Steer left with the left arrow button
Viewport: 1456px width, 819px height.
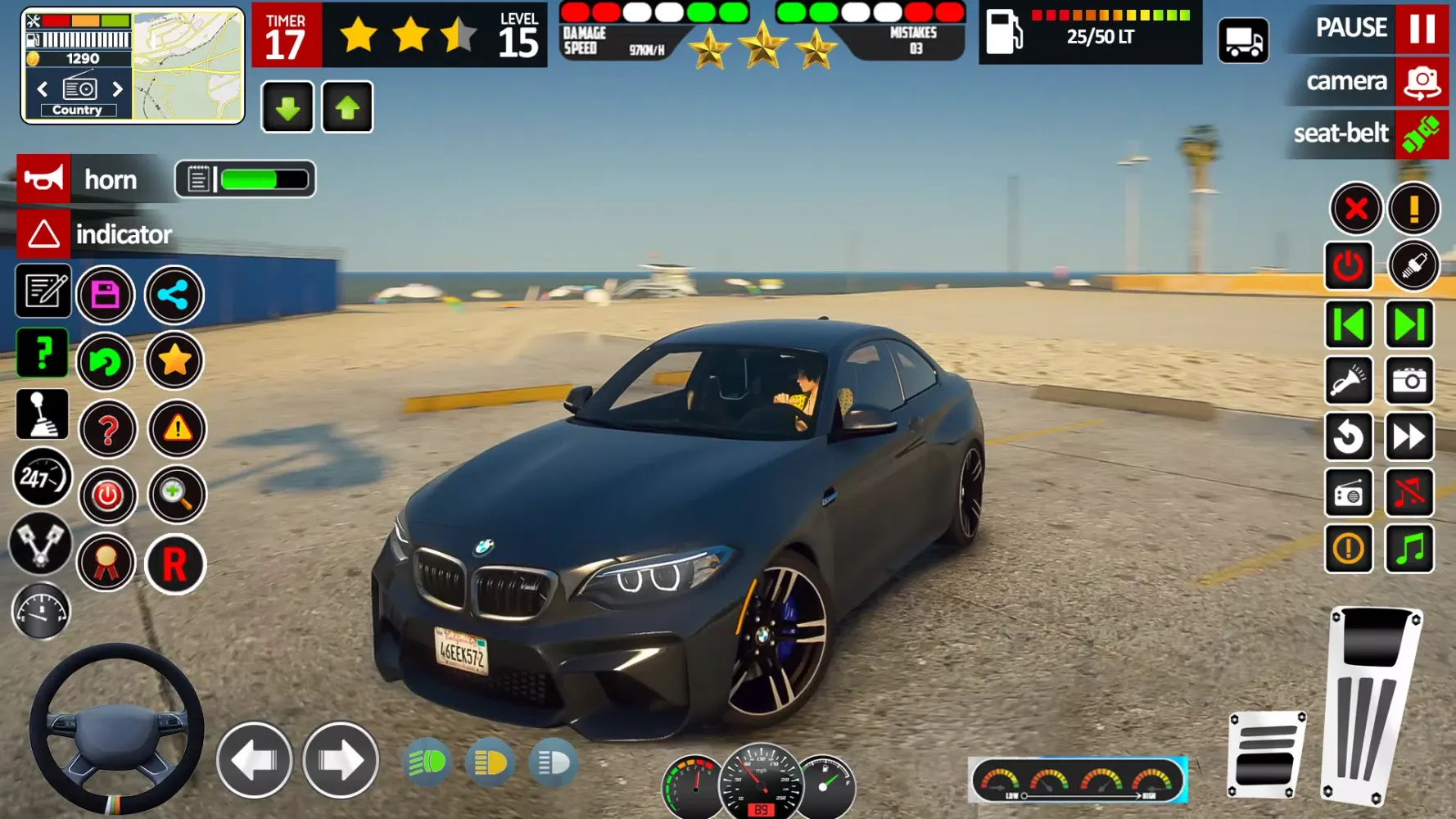pyautogui.click(x=255, y=761)
